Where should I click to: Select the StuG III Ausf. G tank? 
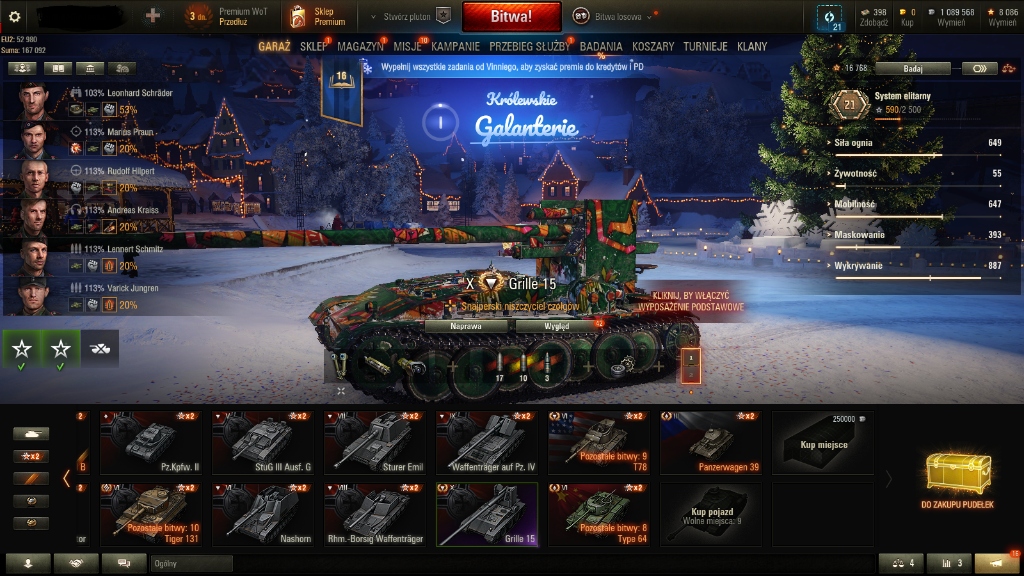point(262,442)
